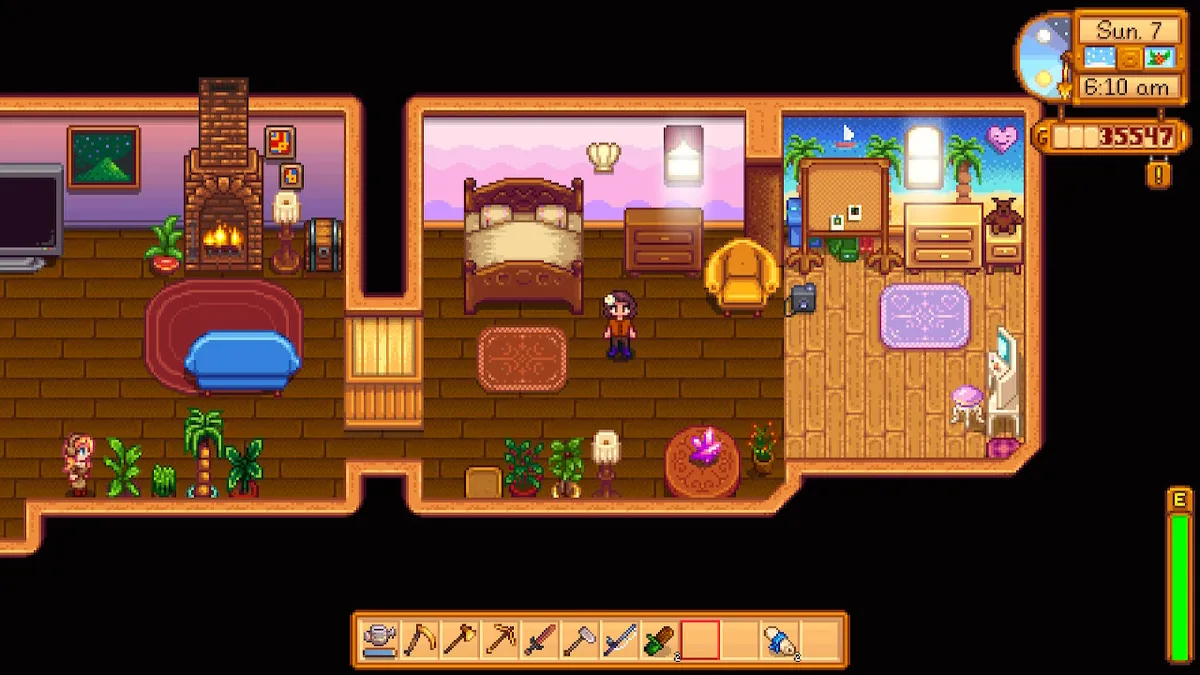Choose the brown and green item stack

point(660,639)
